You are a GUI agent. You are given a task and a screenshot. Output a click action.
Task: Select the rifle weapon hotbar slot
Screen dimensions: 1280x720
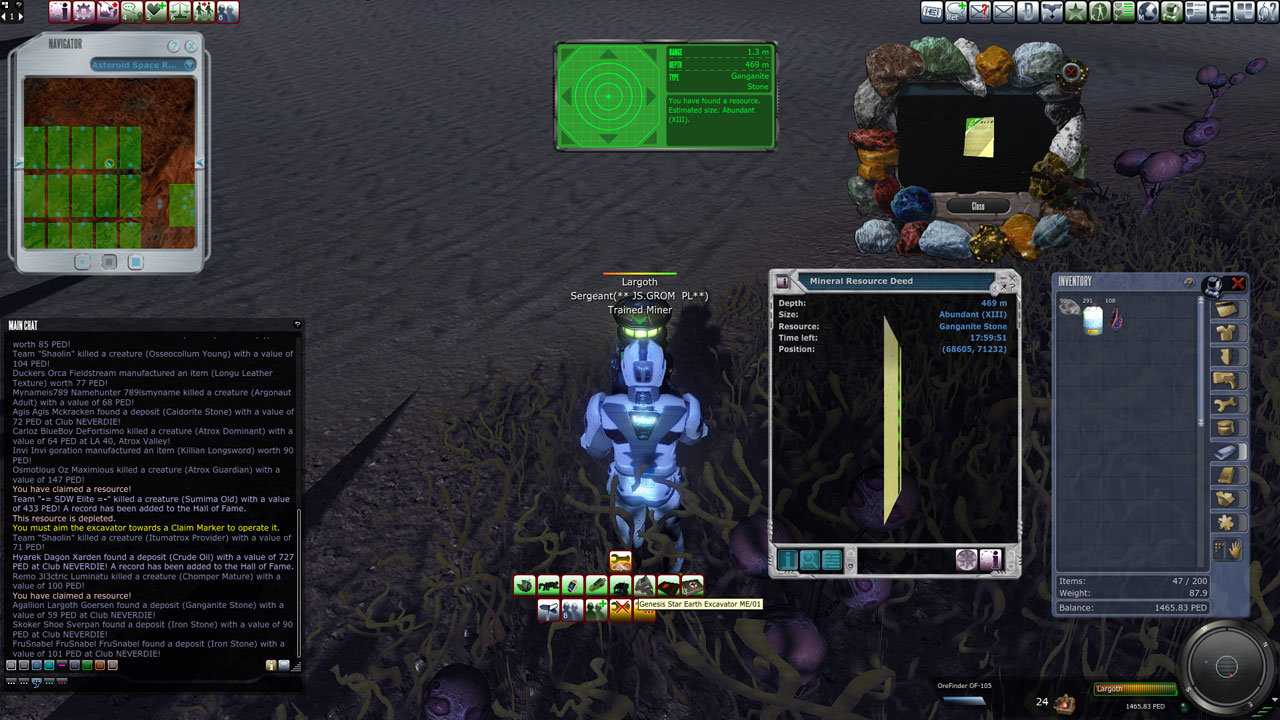[548, 585]
